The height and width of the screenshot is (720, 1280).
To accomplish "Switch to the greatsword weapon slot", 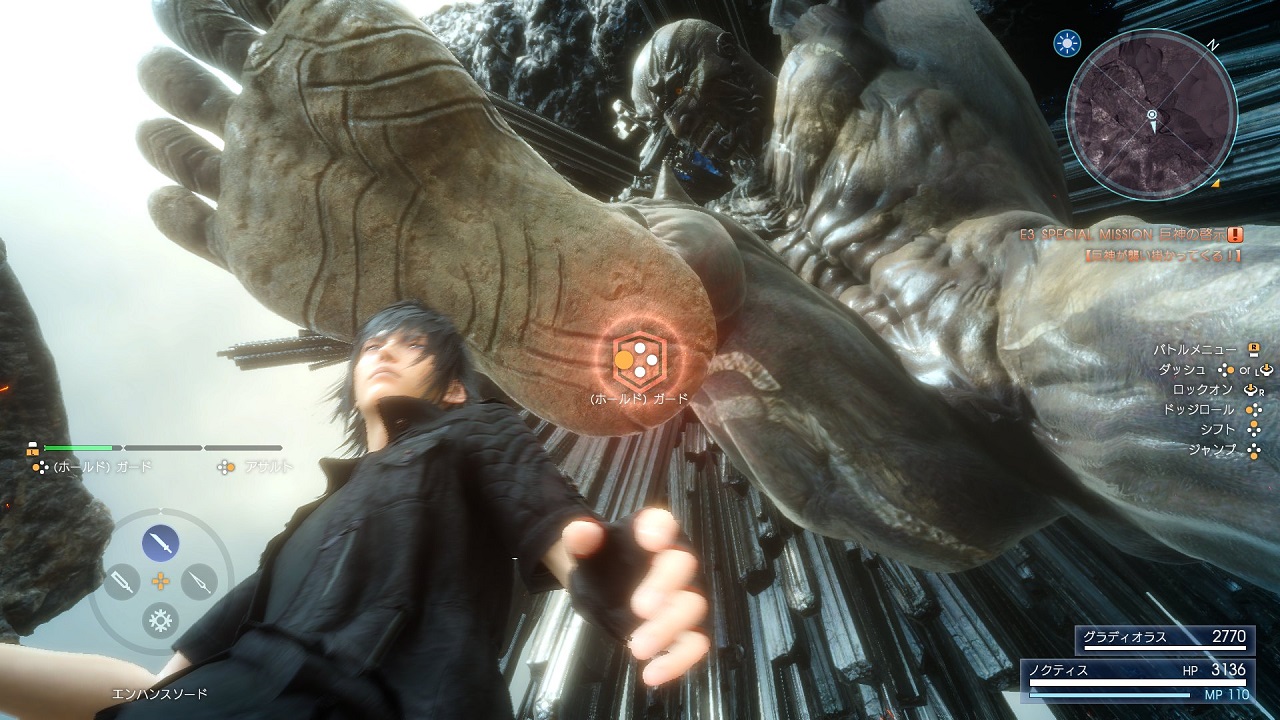I will [x=121, y=581].
